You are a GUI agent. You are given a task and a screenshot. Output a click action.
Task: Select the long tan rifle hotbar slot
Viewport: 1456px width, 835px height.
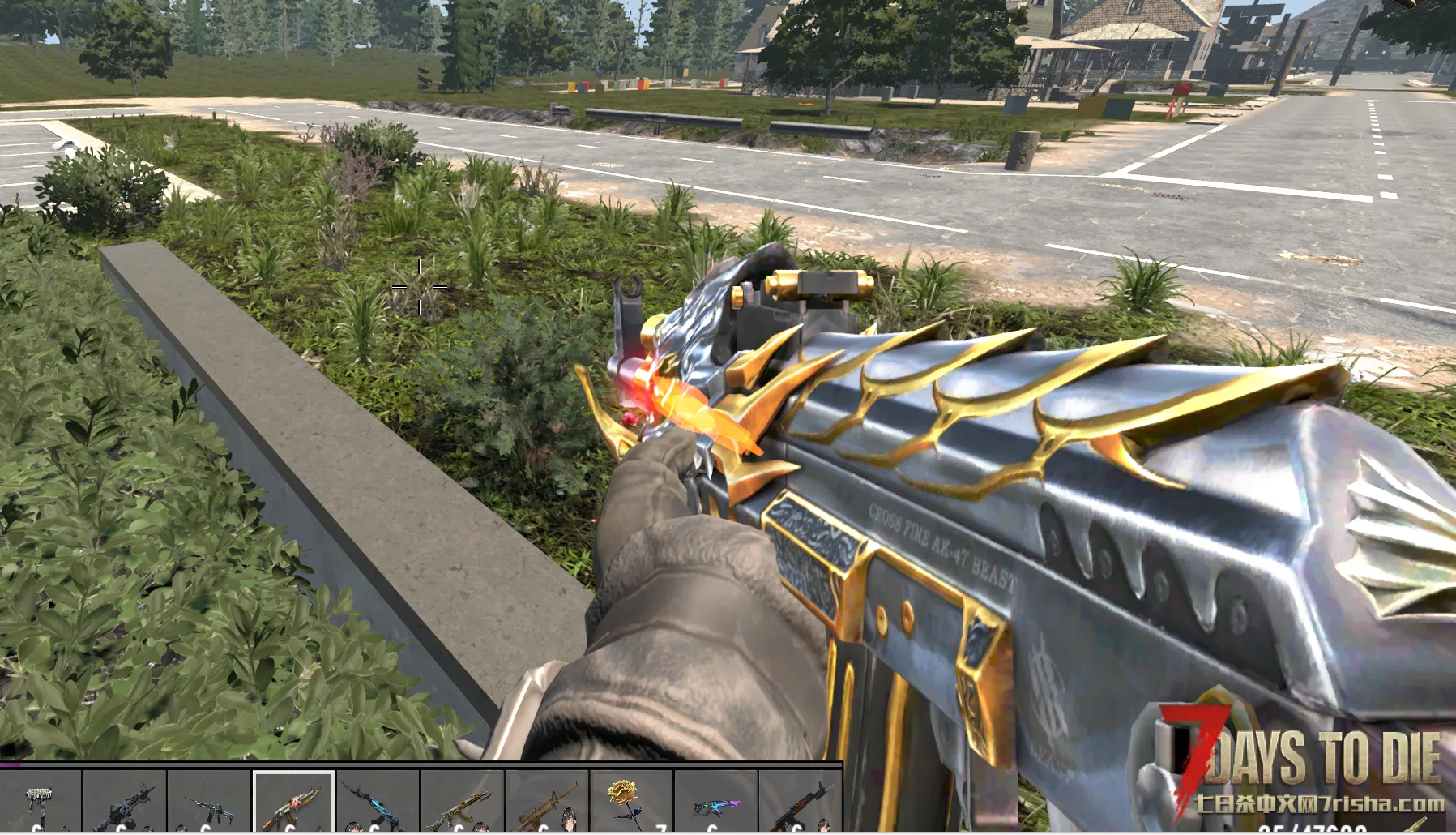click(547, 803)
